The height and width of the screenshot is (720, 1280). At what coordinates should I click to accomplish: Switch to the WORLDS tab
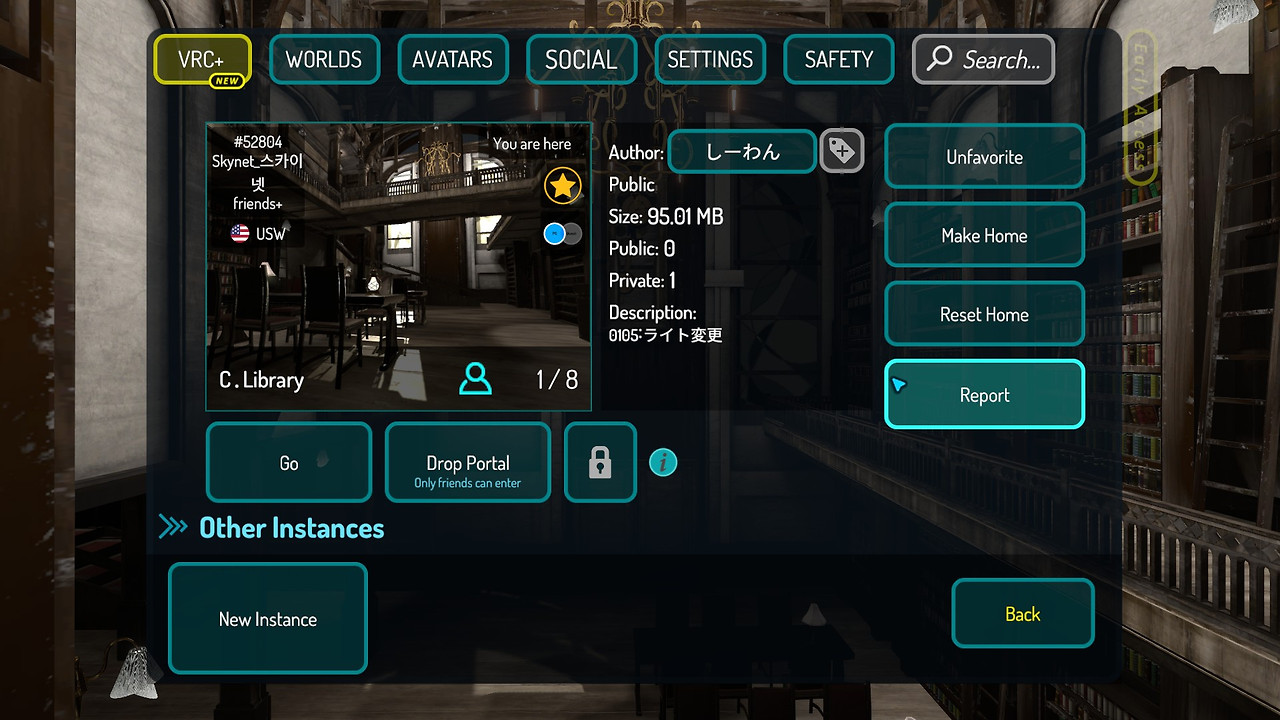click(x=324, y=59)
